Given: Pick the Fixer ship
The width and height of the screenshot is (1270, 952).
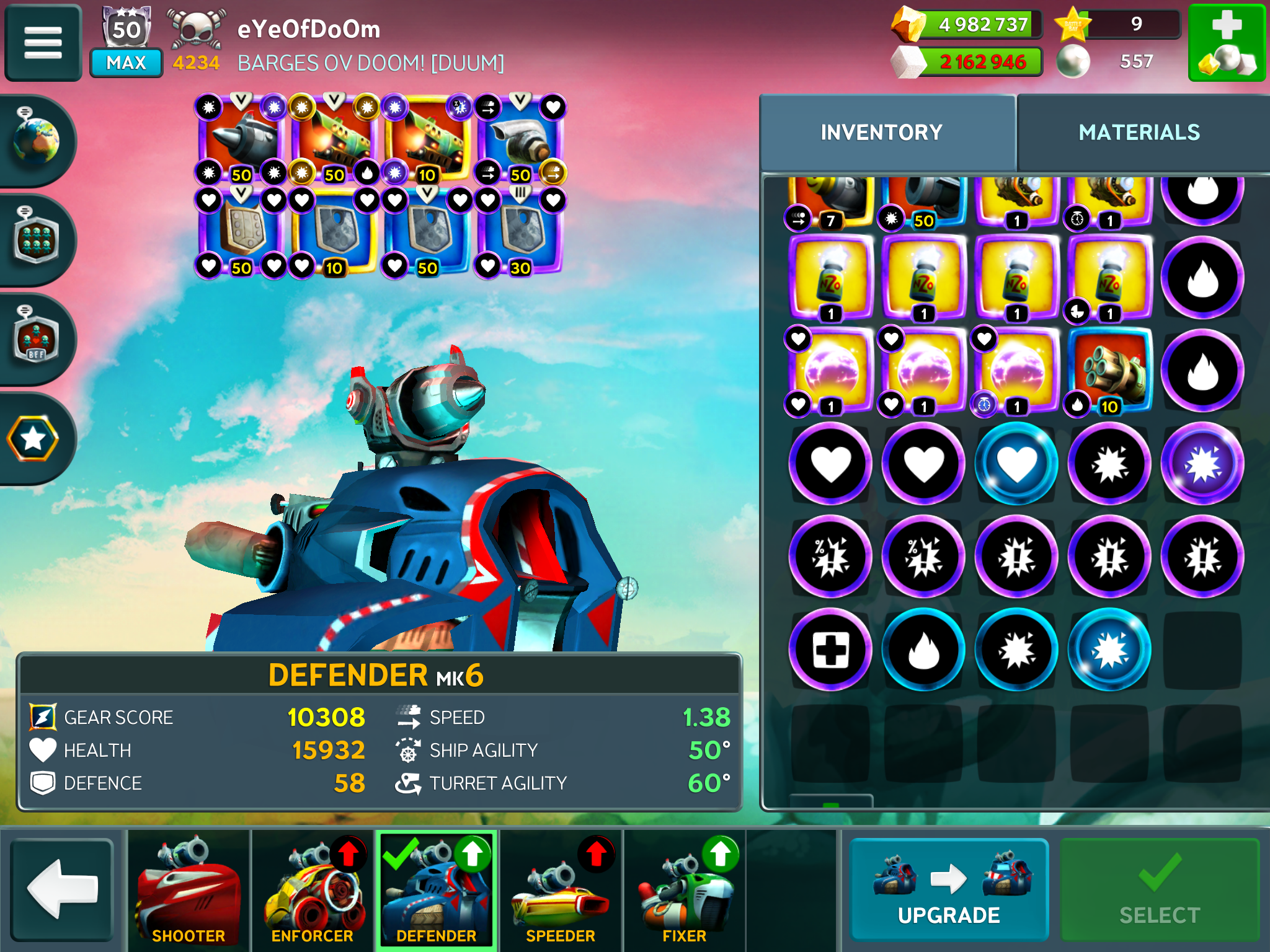Looking at the screenshot, I should 685,890.
